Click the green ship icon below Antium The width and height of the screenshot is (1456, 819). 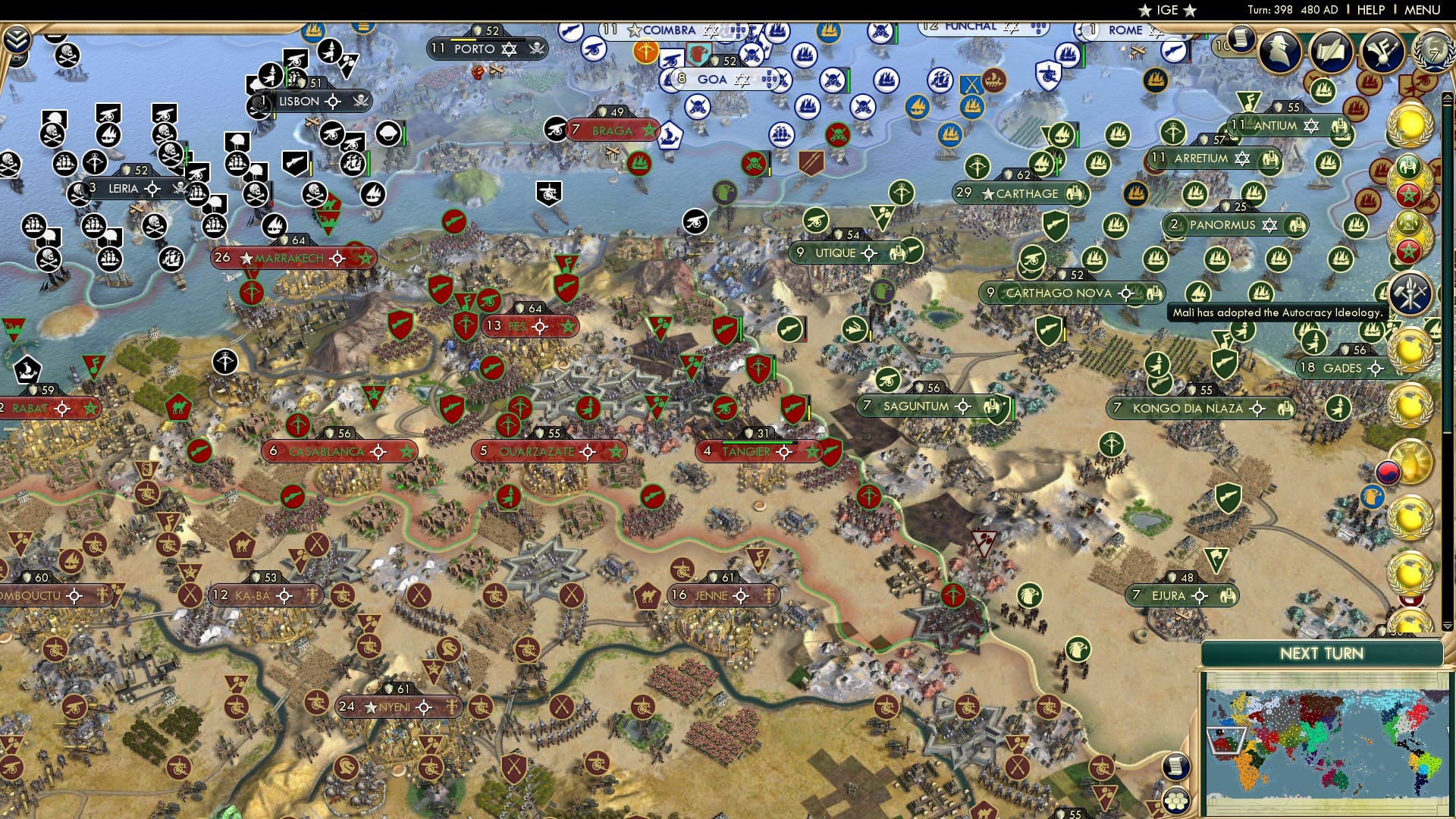coord(1326,162)
